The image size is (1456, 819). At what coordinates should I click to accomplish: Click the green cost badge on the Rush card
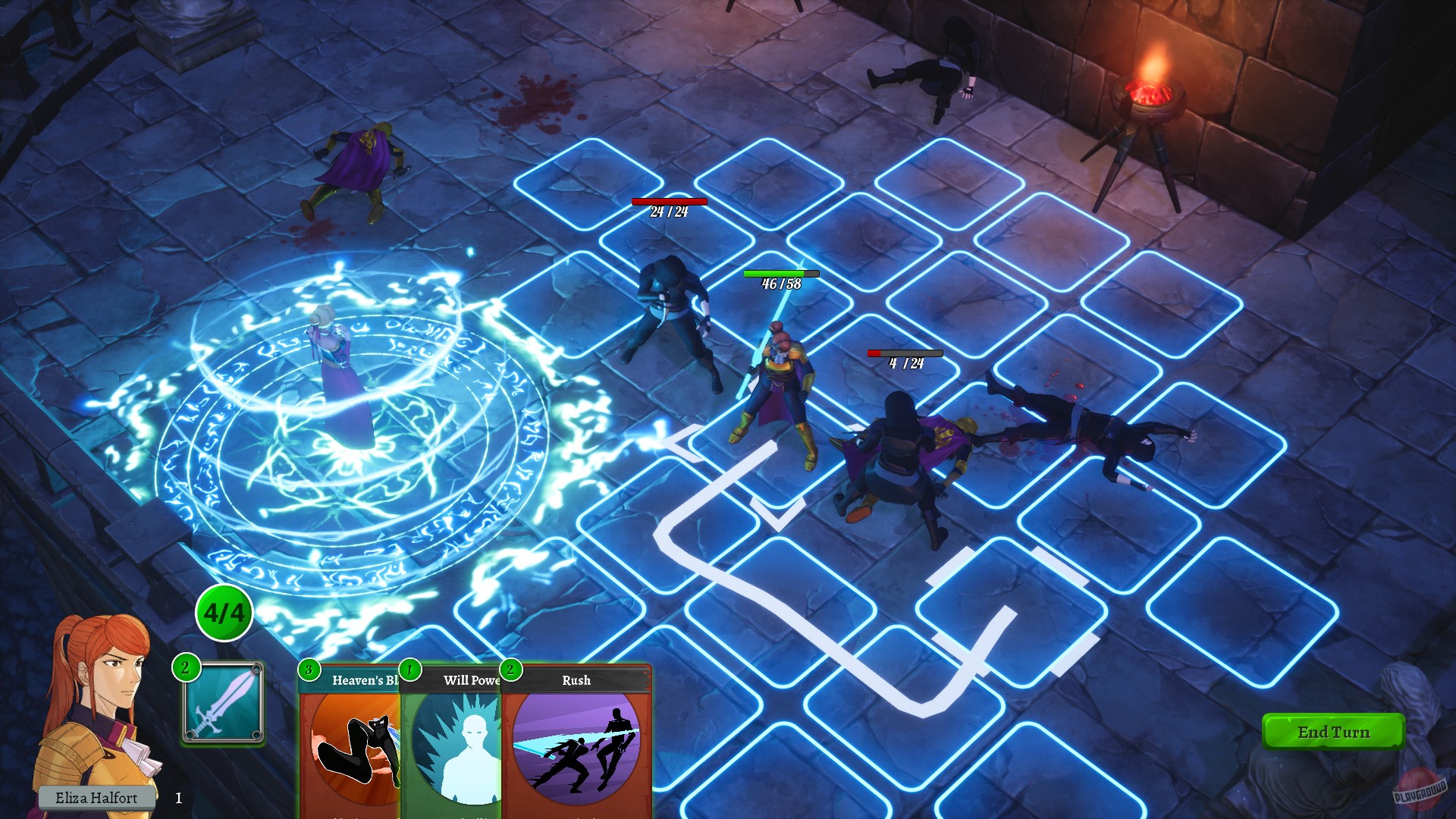coord(510,671)
